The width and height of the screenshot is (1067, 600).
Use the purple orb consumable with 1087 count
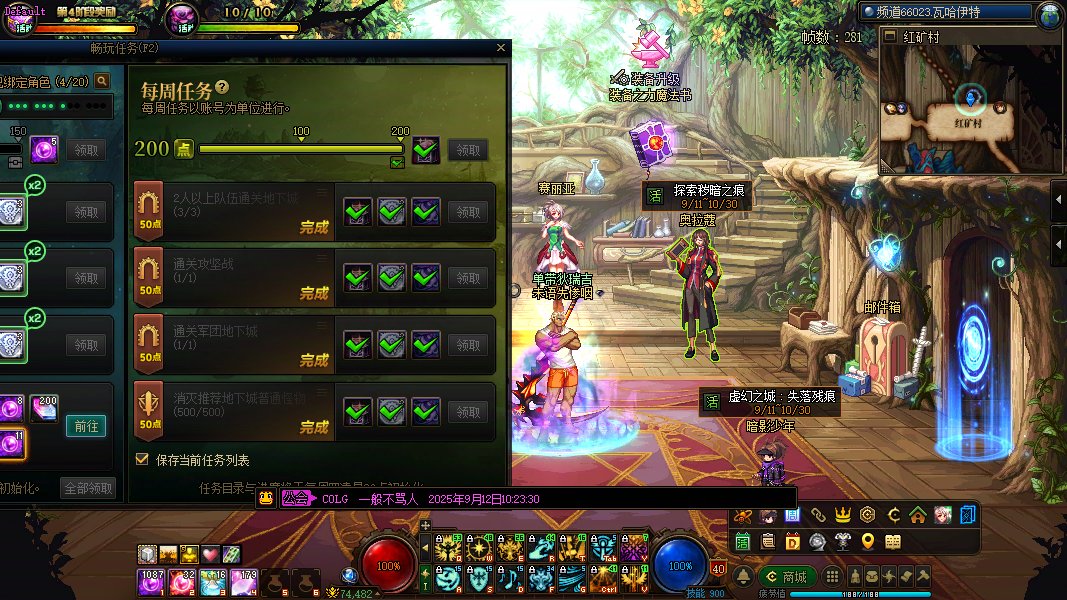[x=151, y=582]
